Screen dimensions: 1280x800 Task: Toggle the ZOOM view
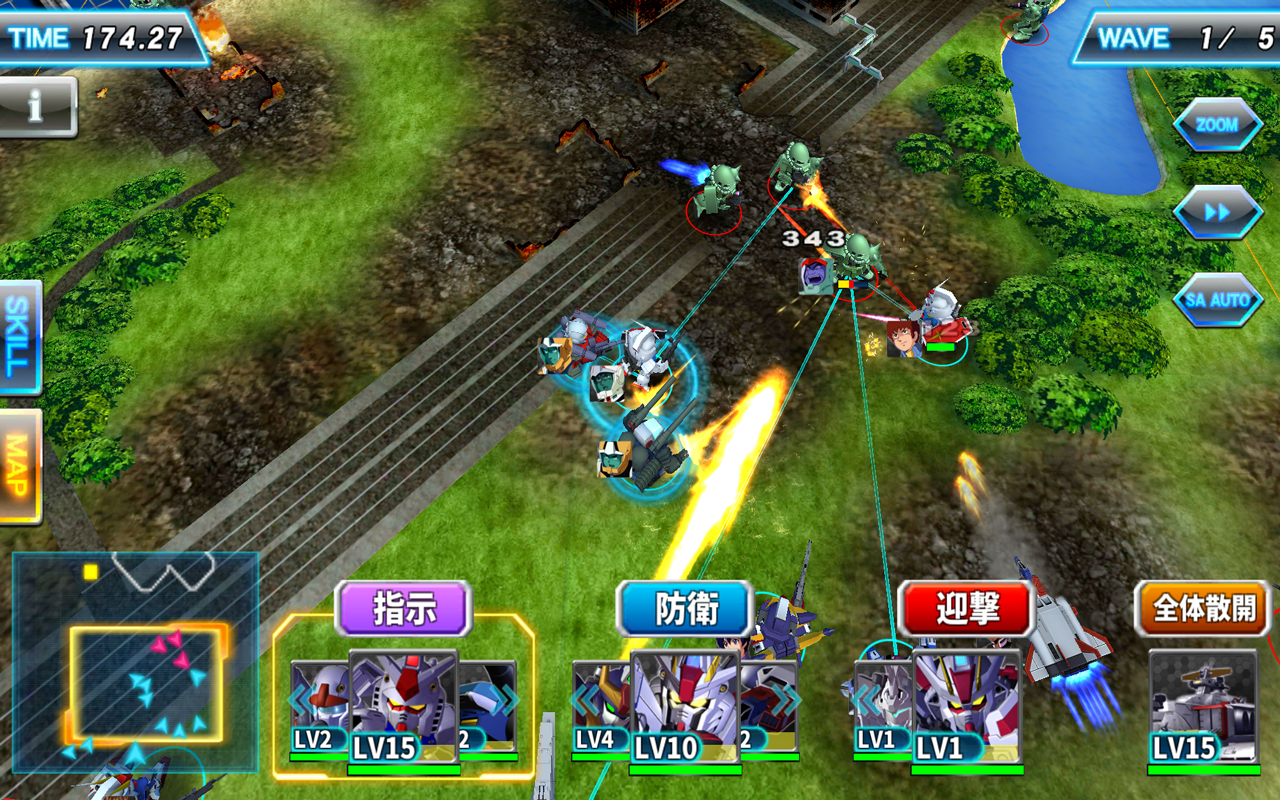[x=1219, y=125]
